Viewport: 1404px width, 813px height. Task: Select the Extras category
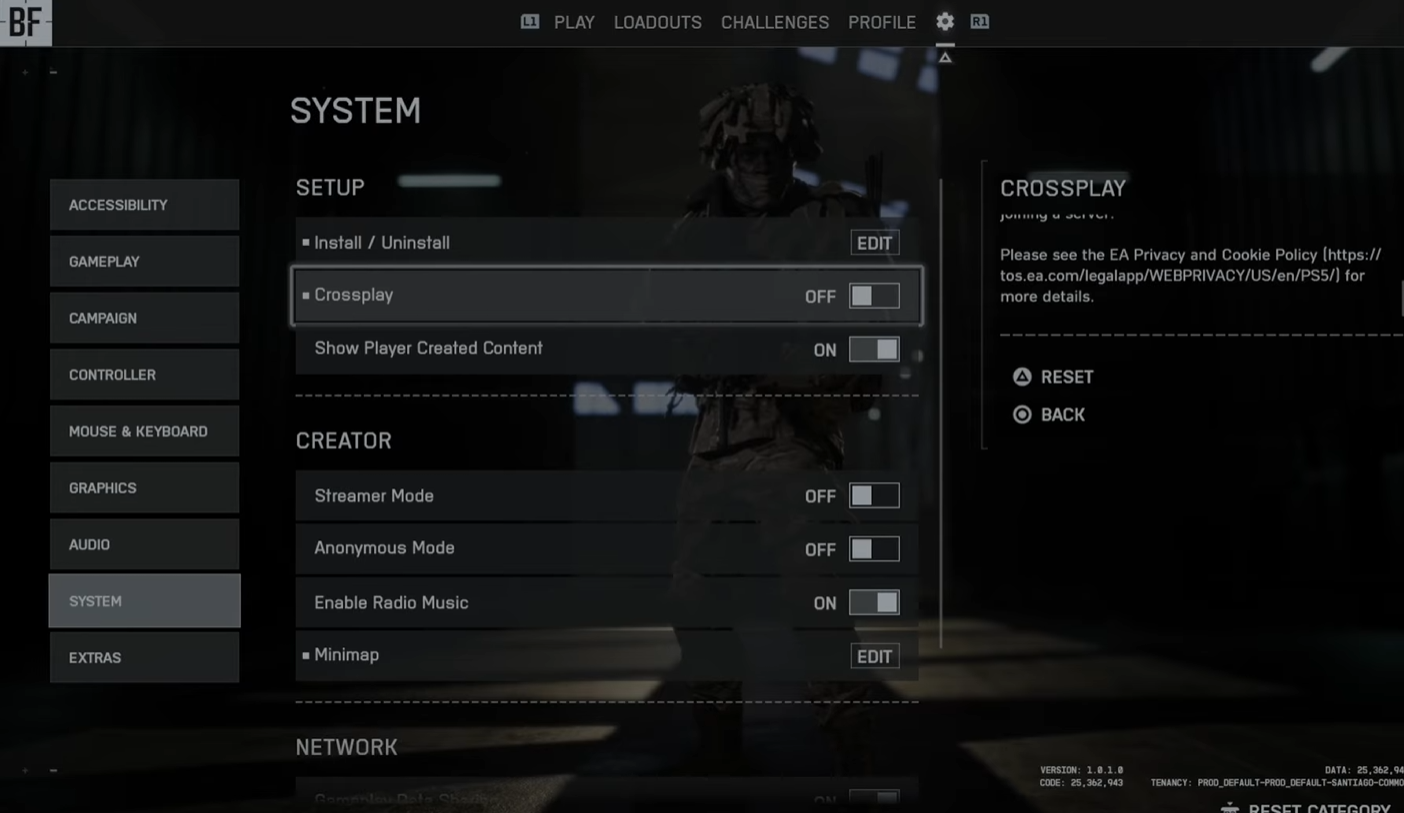[144, 658]
